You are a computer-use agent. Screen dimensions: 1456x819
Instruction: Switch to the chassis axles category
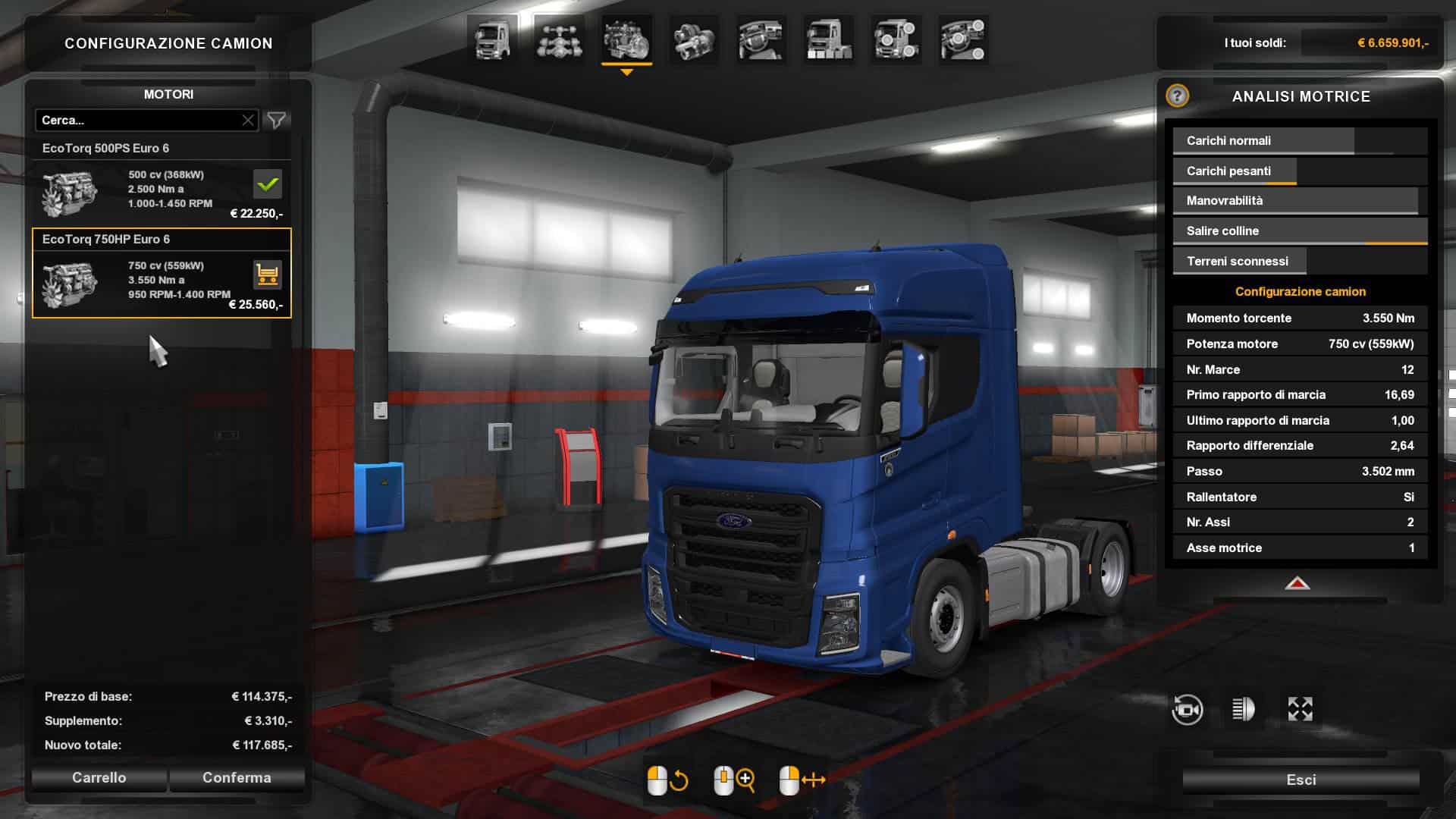coord(559,39)
